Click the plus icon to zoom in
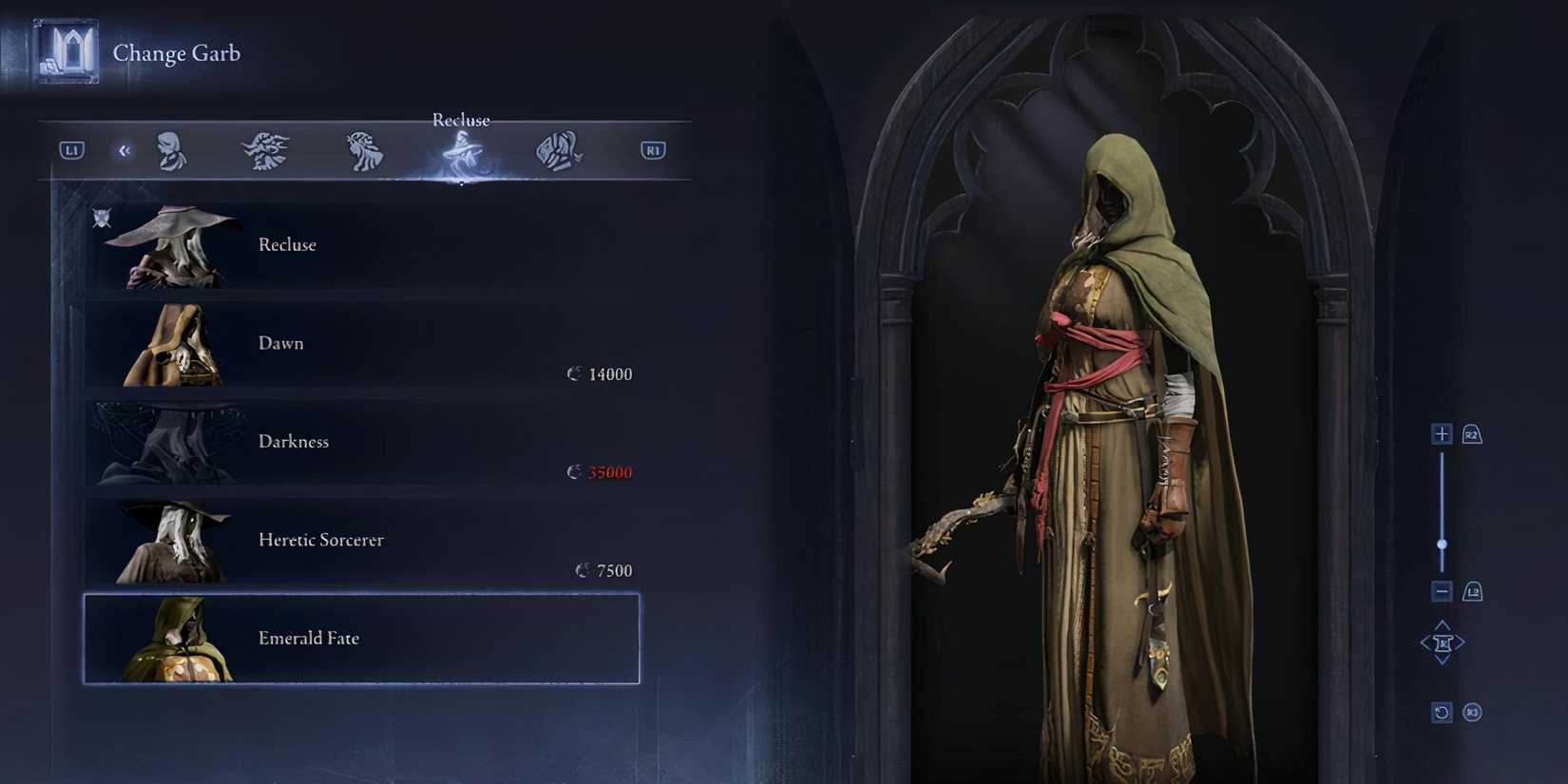The image size is (1568, 784). pyautogui.click(x=1441, y=432)
